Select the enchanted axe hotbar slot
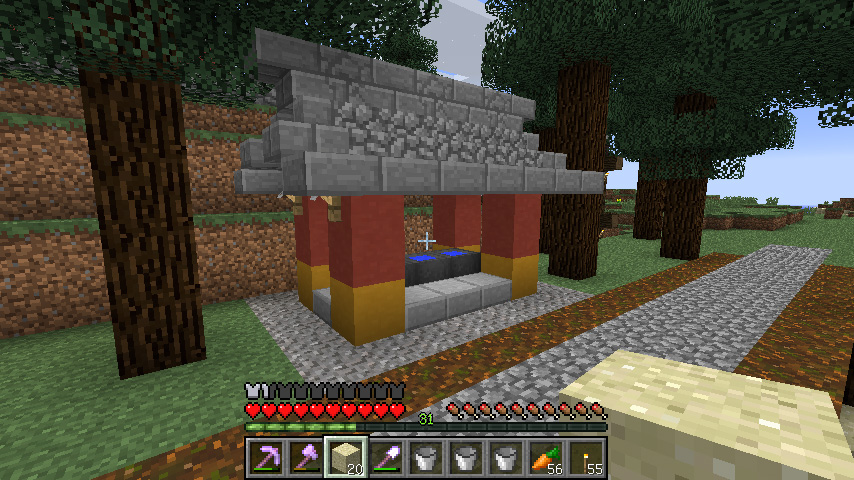Viewport: 854px width, 480px height. click(305, 458)
